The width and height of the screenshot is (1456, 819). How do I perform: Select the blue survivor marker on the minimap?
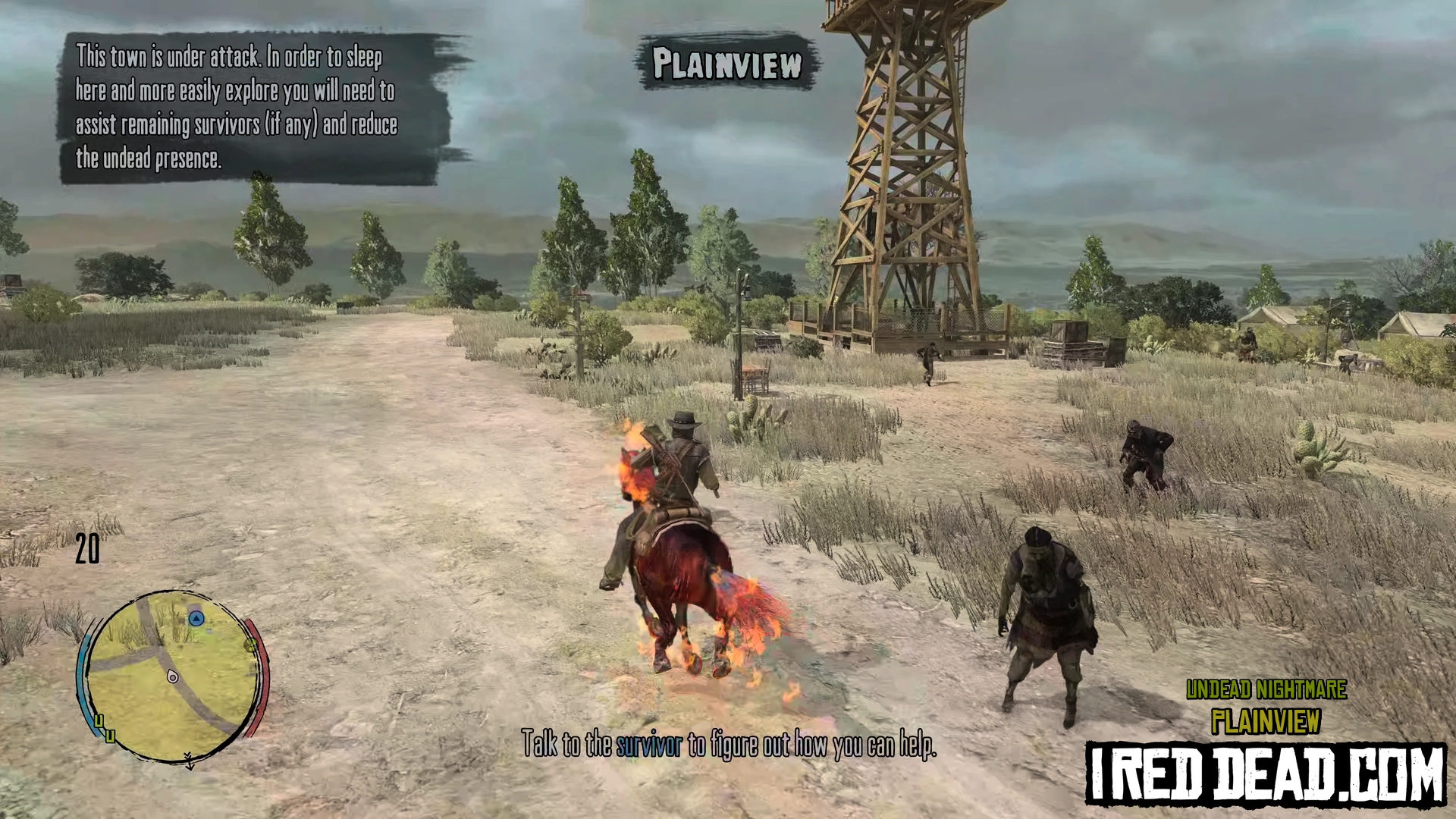(x=196, y=619)
